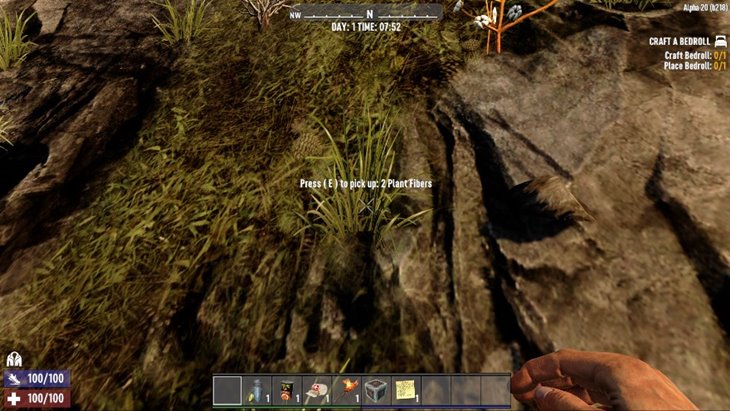Pick the yellow note hotbar slot
730x411 pixels.
406,390
